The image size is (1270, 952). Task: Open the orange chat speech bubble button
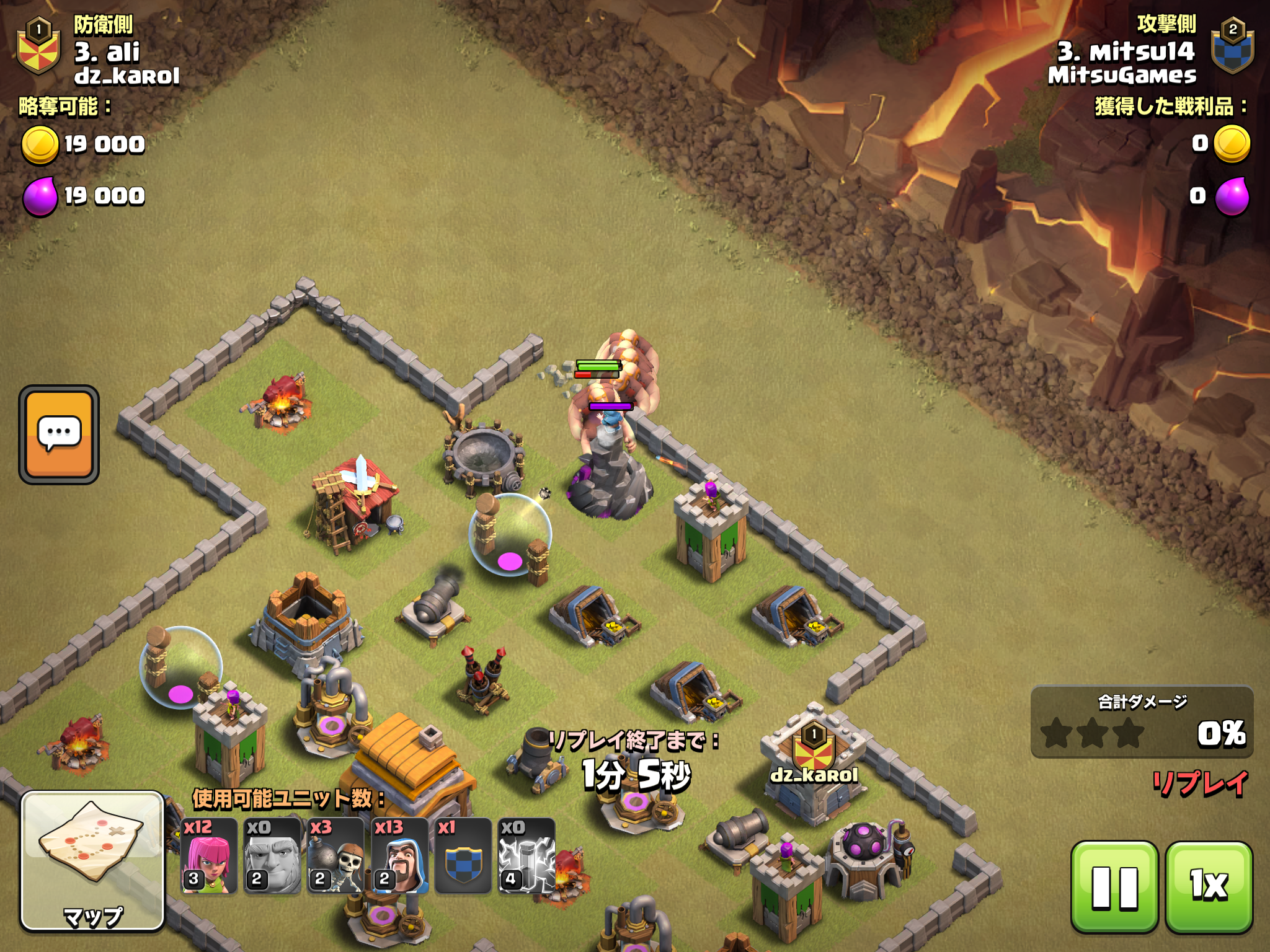pos(59,434)
